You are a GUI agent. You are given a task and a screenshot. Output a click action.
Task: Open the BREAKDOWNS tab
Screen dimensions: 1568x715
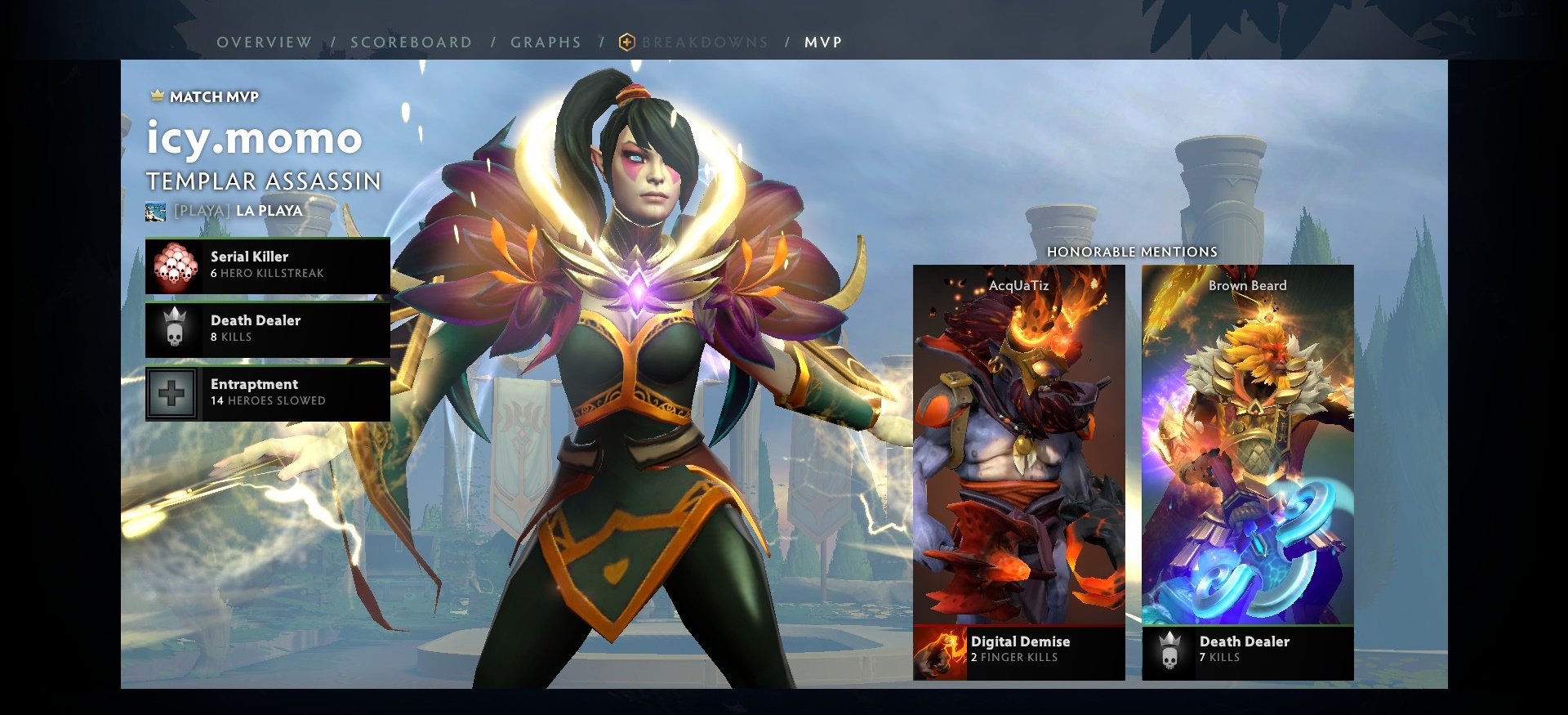tap(705, 42)
